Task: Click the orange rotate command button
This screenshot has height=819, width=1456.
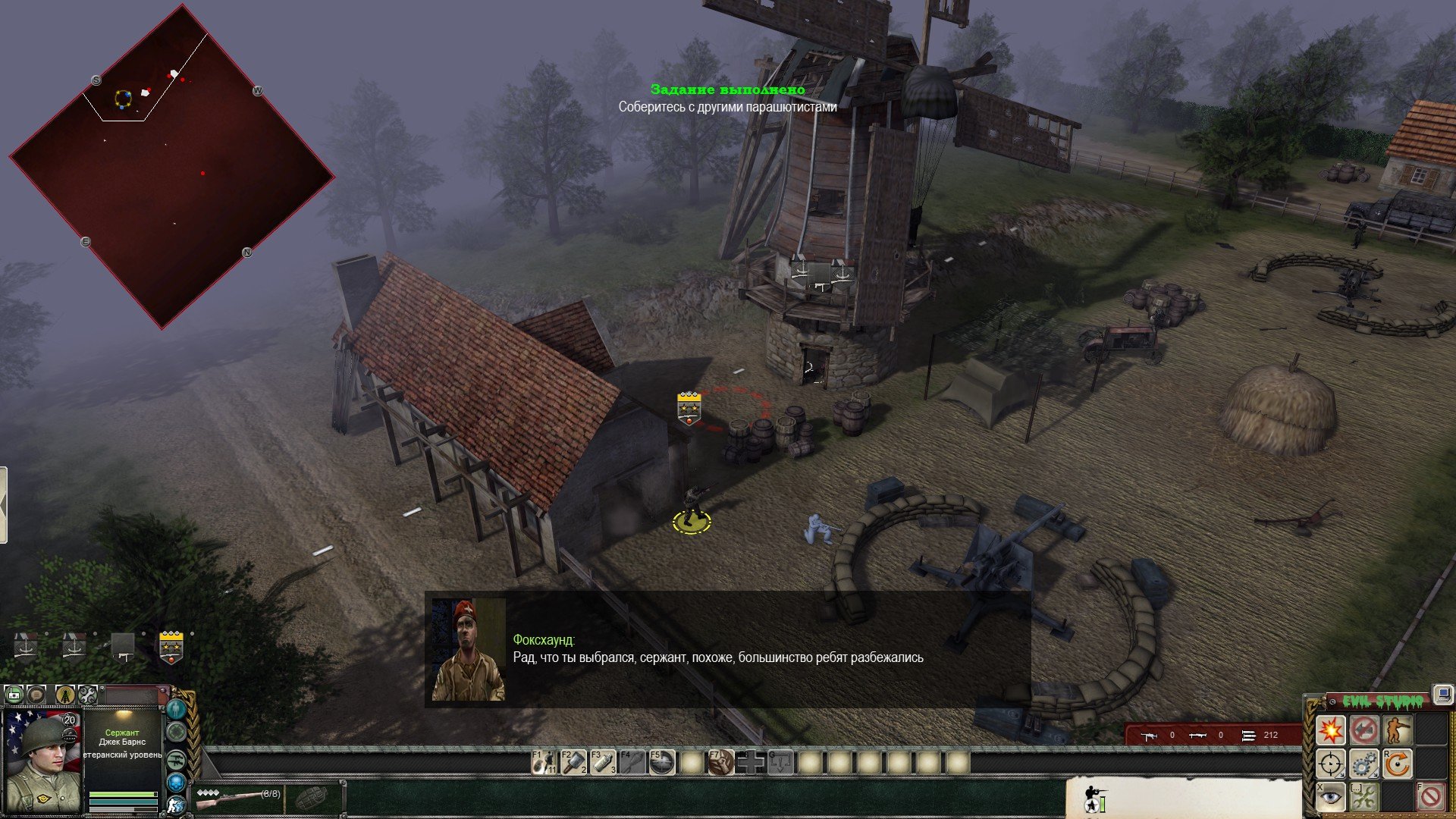Action: click(x=1397, y=764)
